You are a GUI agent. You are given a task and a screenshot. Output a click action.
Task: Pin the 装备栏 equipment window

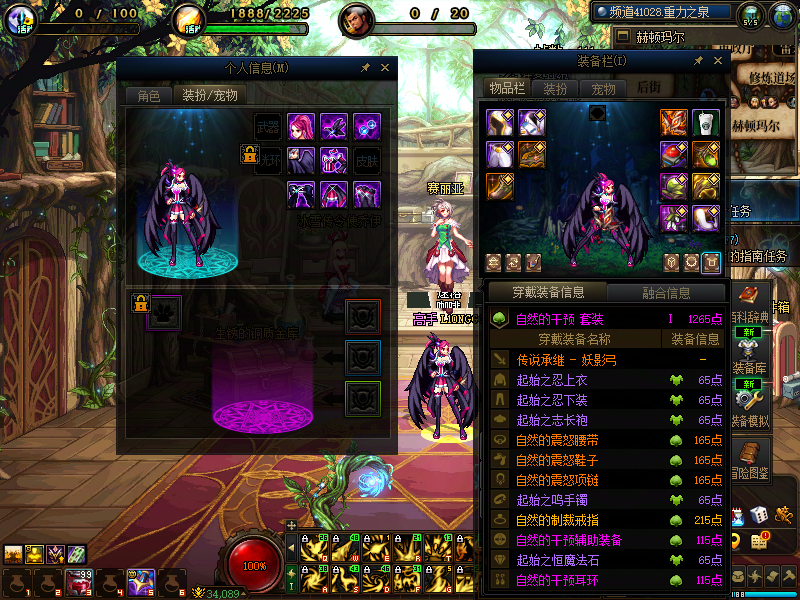point(700,62)
